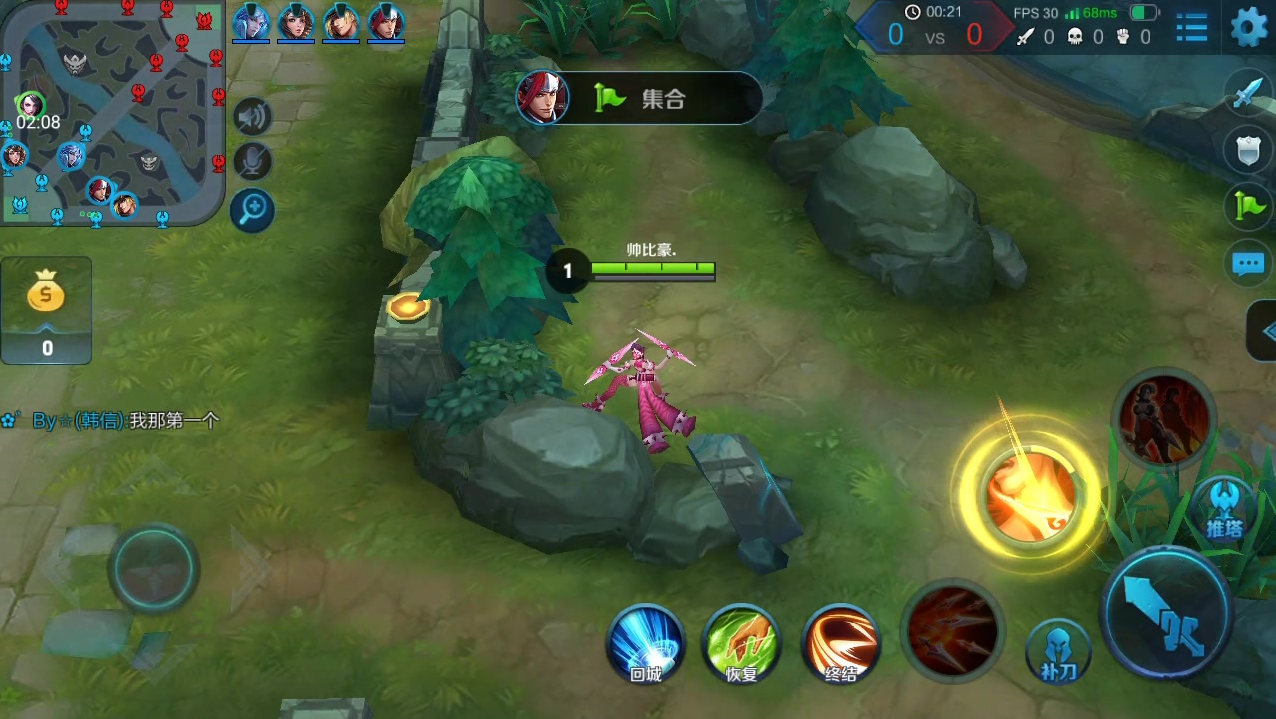Viewport: 1276px width, 719px height.
Task: Send the sword attack signal
Action: pyautogui.click(x=1247, y=93)
